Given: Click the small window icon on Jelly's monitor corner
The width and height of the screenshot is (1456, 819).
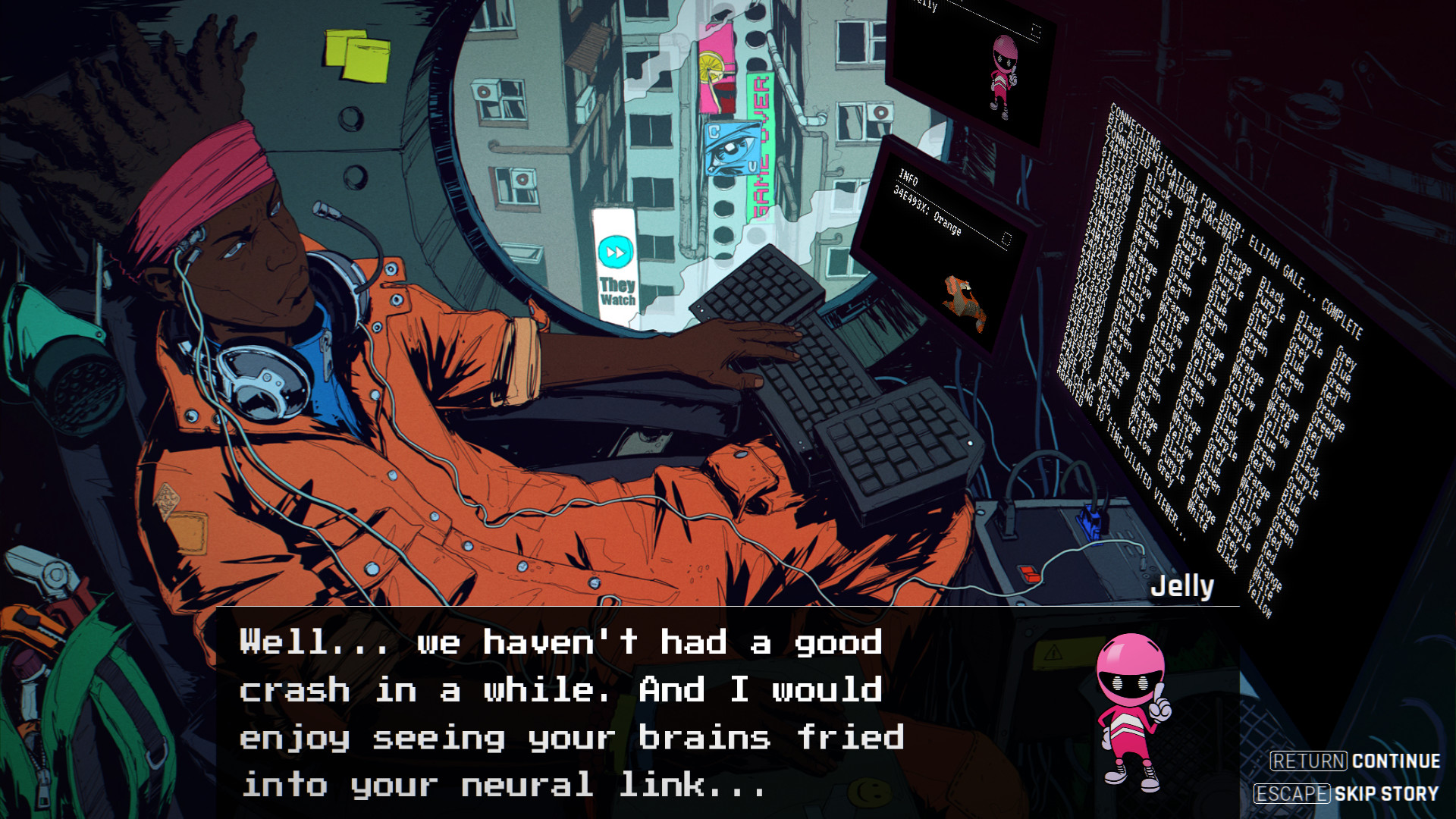Looking at the screenshot, I should tap(1034, 28).
